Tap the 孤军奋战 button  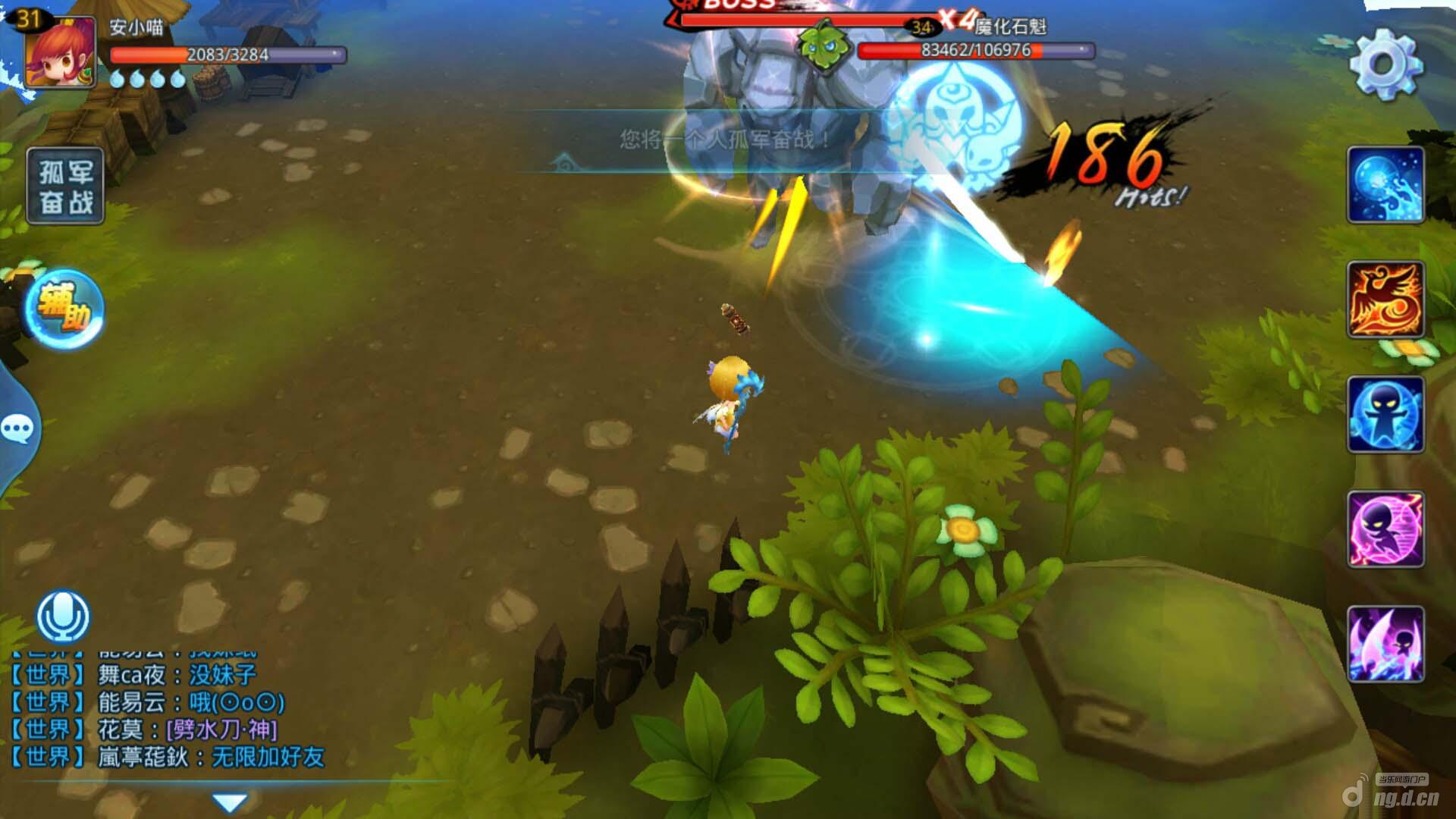(65, 187)
